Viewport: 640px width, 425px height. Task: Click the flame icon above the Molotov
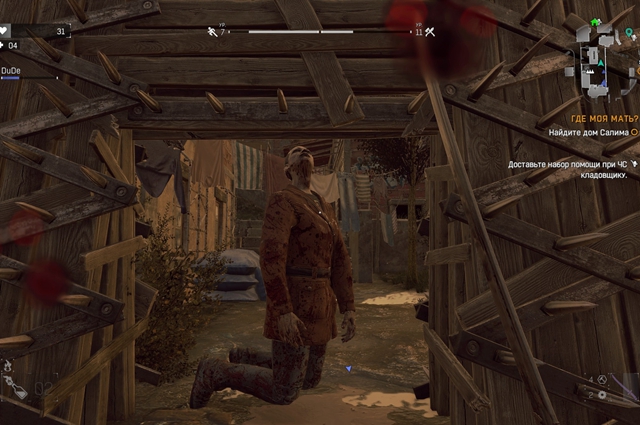(x=7, y=366)
